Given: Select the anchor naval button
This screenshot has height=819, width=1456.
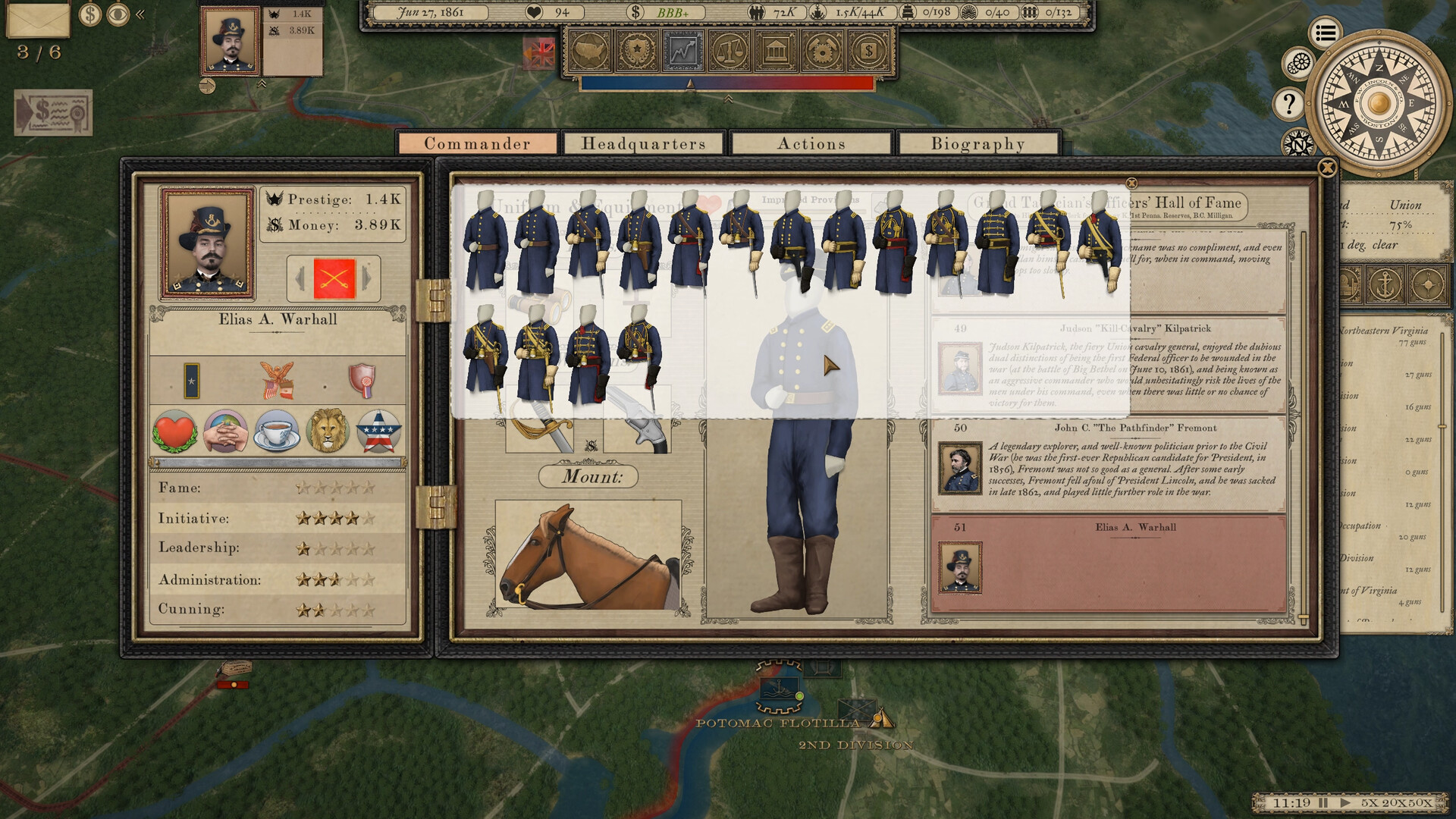Looking at the screenshot, I should [x=1387, y=284].
